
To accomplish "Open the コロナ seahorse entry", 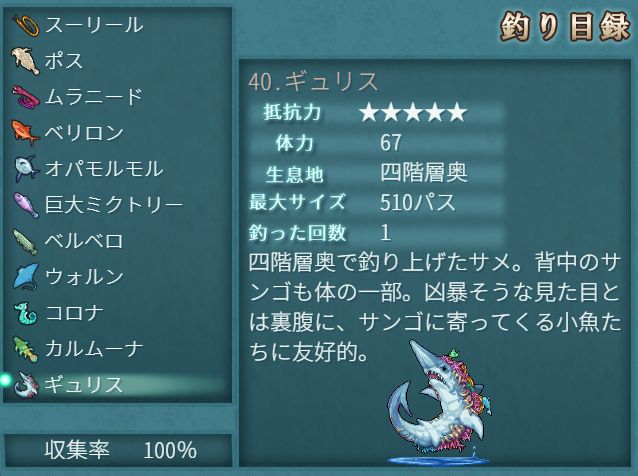I will coord(75,313).
